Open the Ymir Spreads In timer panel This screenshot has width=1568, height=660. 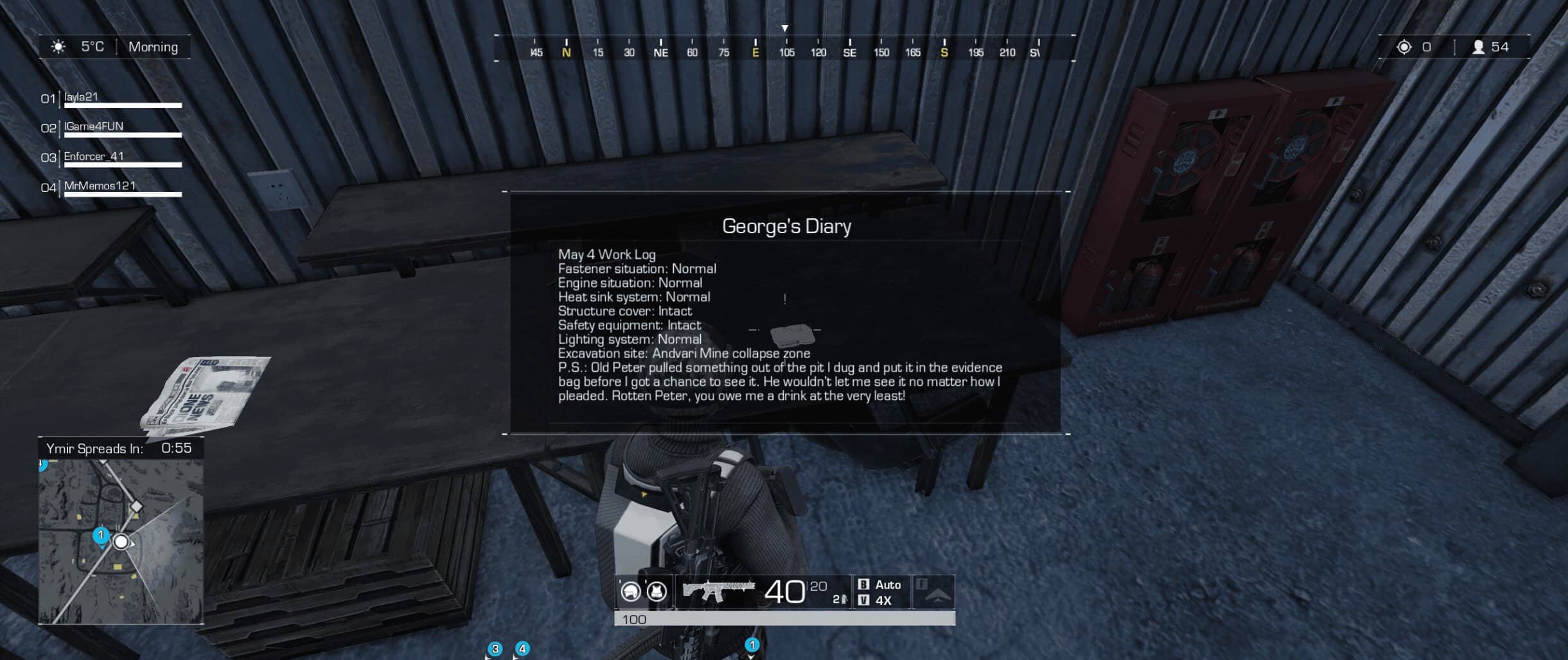pyautogui.click(x=122, y=449)
